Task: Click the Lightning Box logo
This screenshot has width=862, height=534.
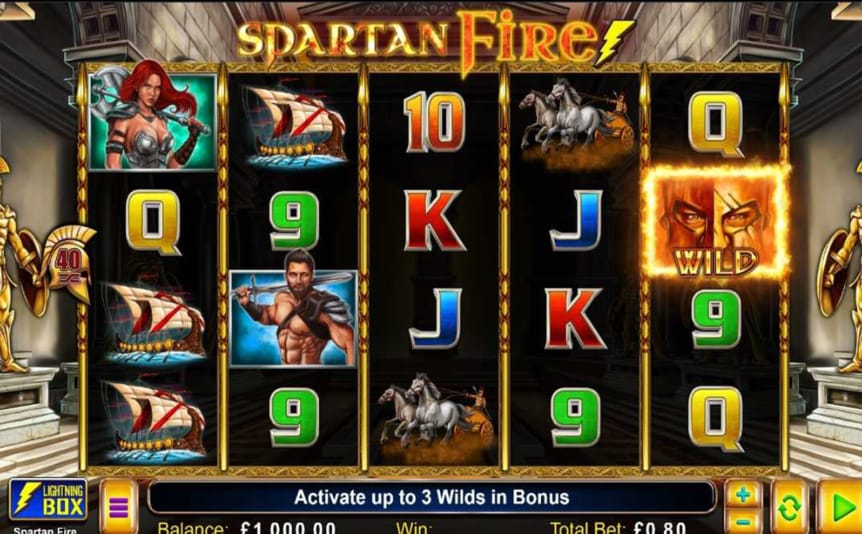Action: [x=48, y=500]
